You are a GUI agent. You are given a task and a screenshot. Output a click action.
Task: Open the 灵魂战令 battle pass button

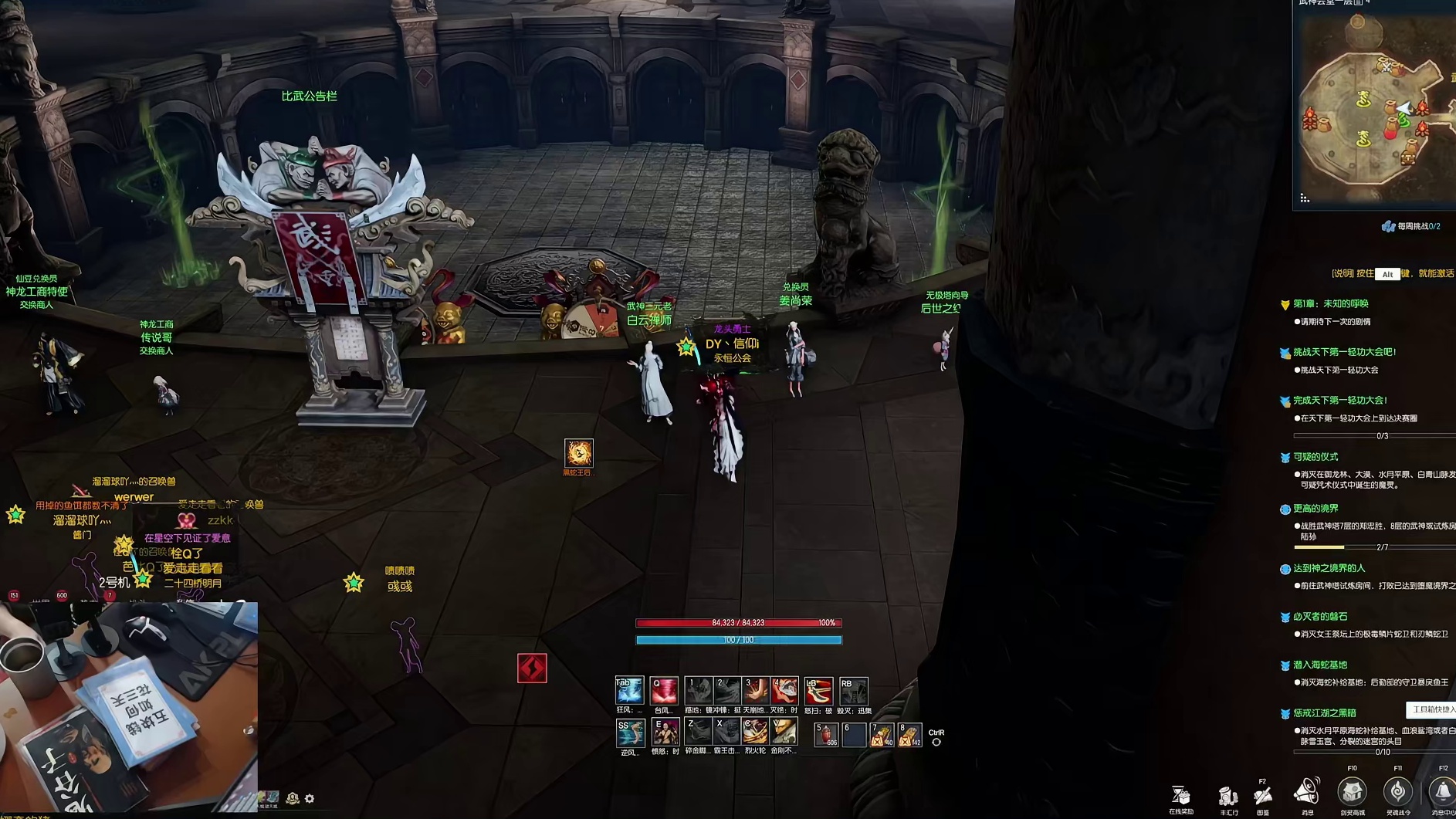pyautogui.click(x=1397, y=792)
